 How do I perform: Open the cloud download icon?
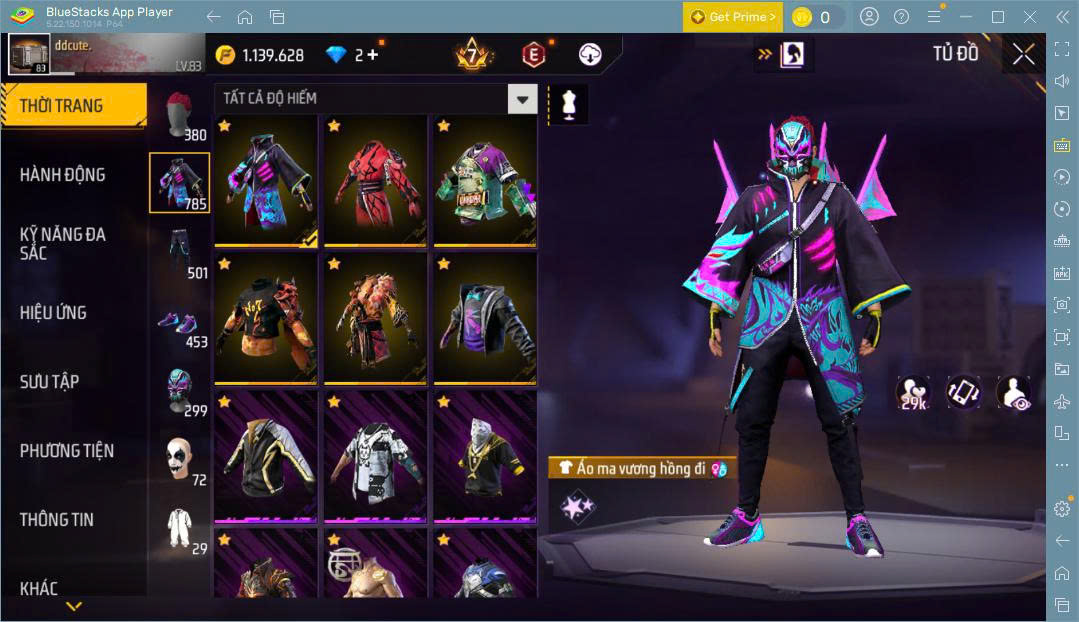[590, 55]
